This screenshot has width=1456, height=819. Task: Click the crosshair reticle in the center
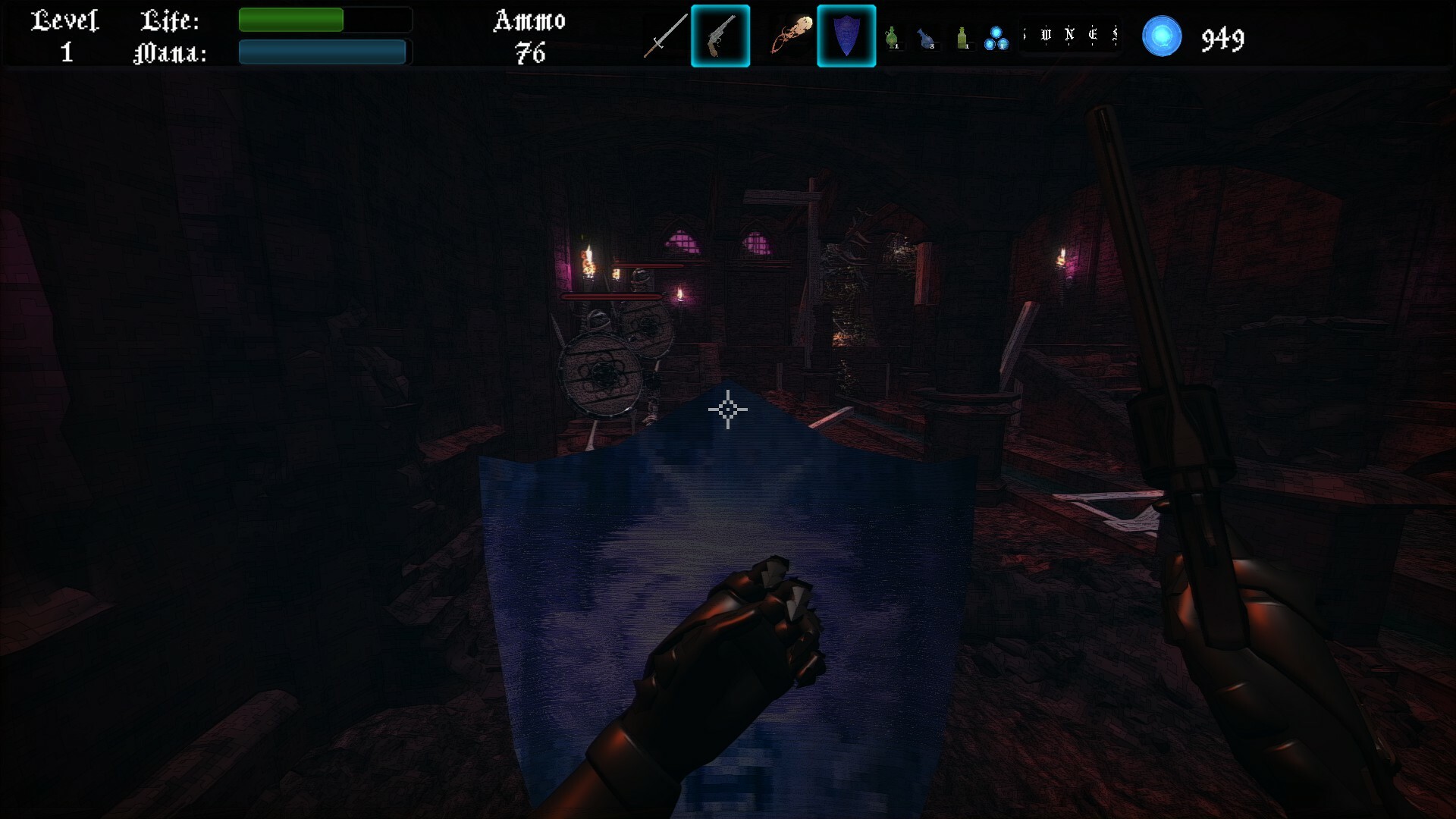pos(728,409)
